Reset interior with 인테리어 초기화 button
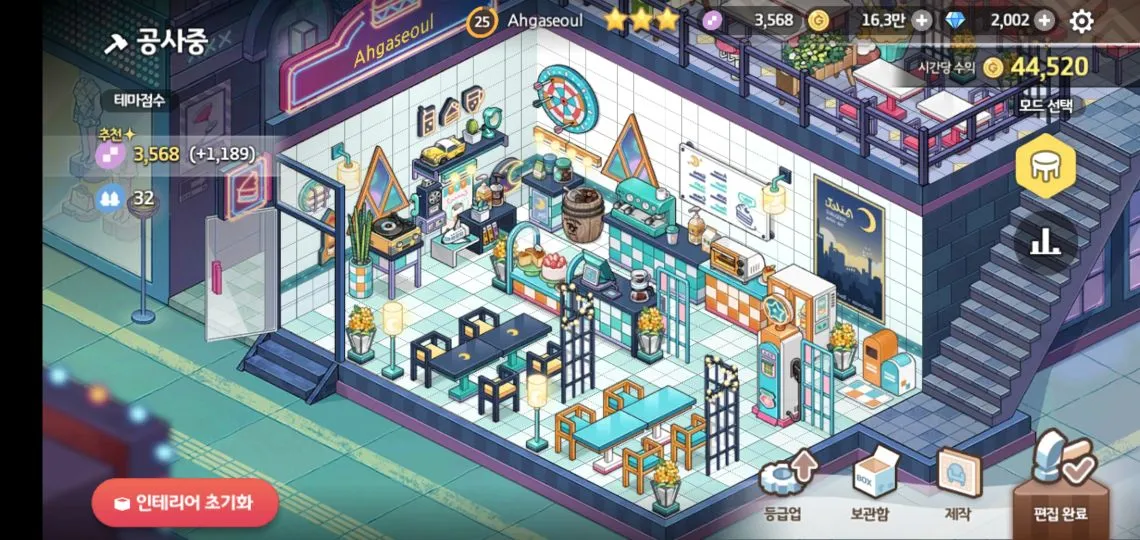The image size is (1140, 540). 185,503
